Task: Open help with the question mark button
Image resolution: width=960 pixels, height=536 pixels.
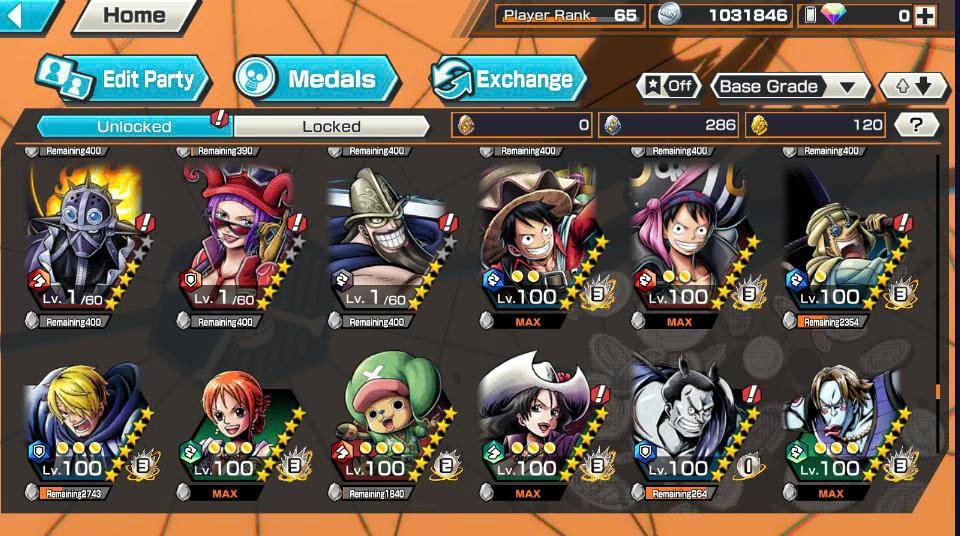Action: tap(916, 125)
